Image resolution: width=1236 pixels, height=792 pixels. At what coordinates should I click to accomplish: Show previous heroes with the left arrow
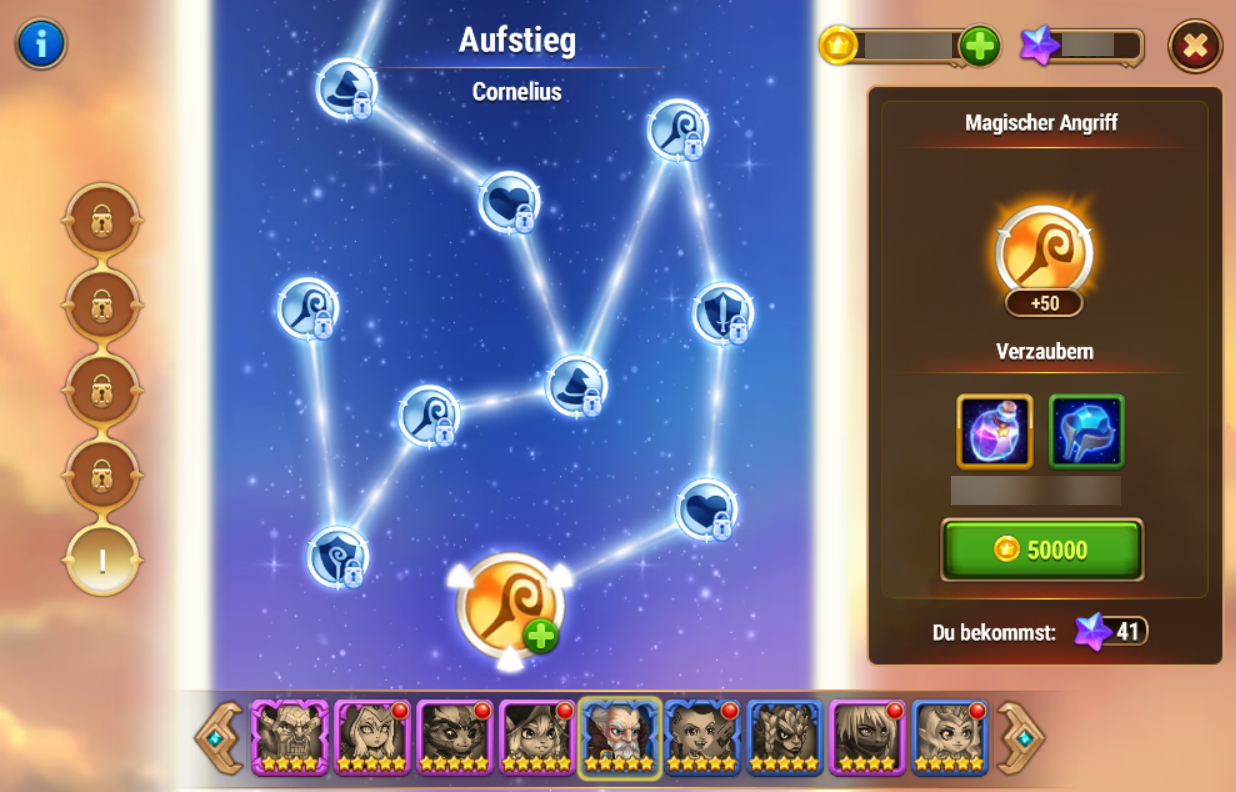[x=221, y=737]
